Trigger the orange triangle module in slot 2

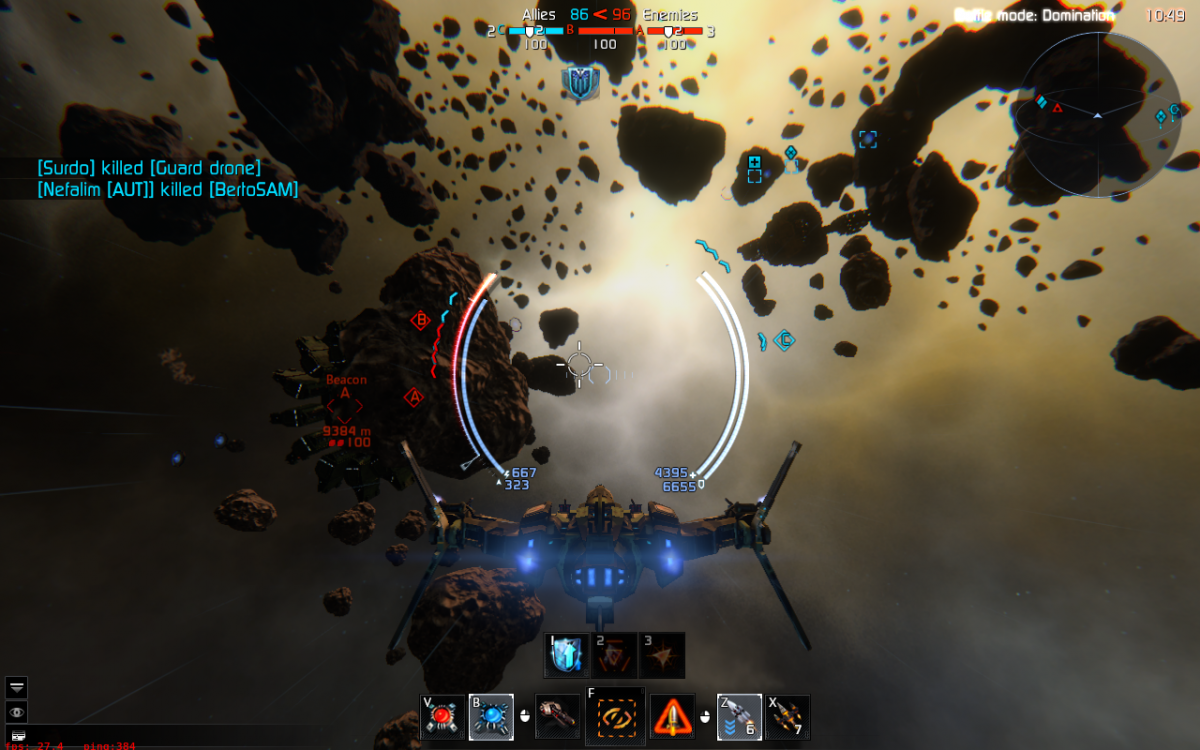pos(614,655)
